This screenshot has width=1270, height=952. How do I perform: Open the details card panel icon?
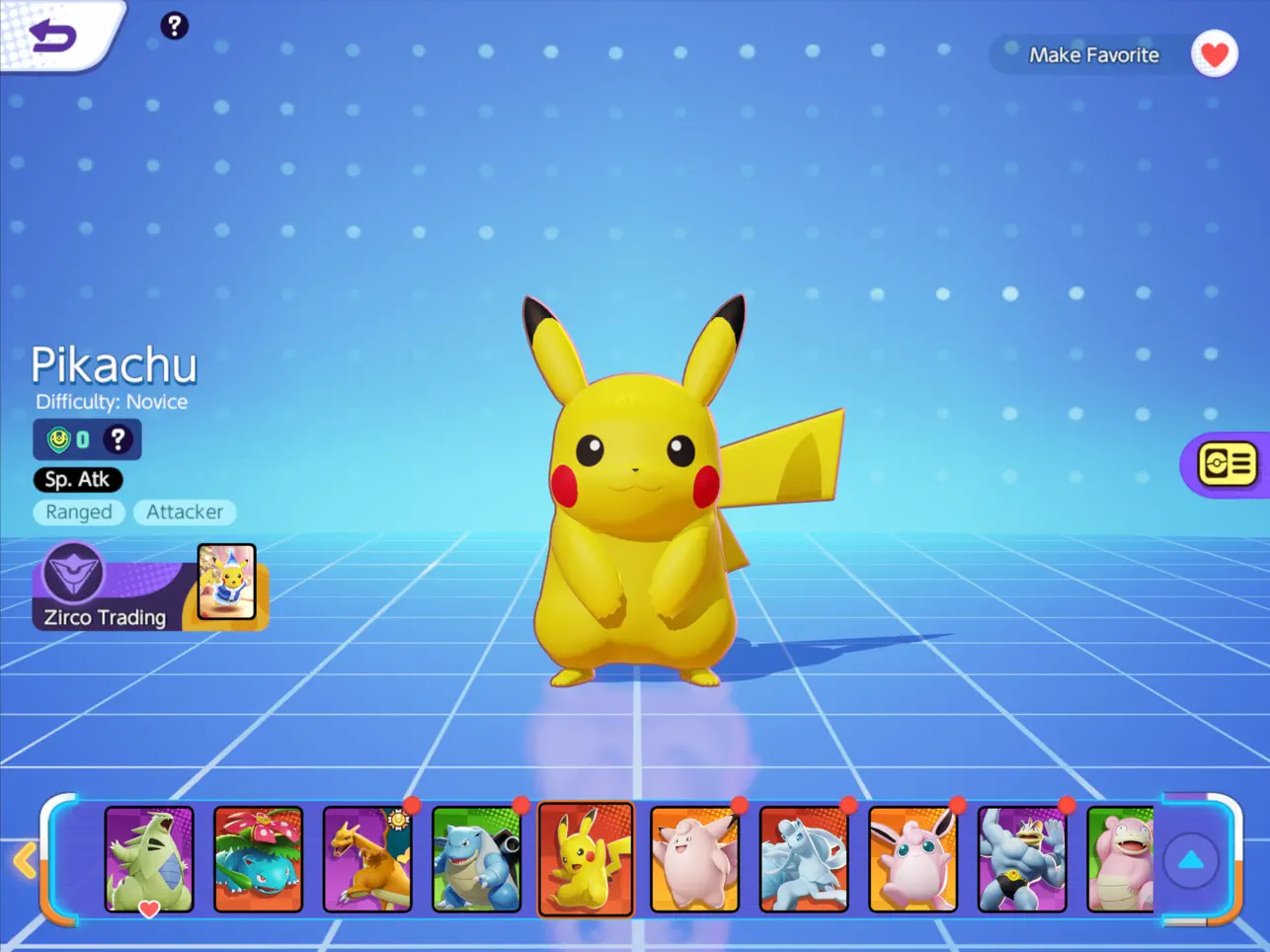point(1227,463)
